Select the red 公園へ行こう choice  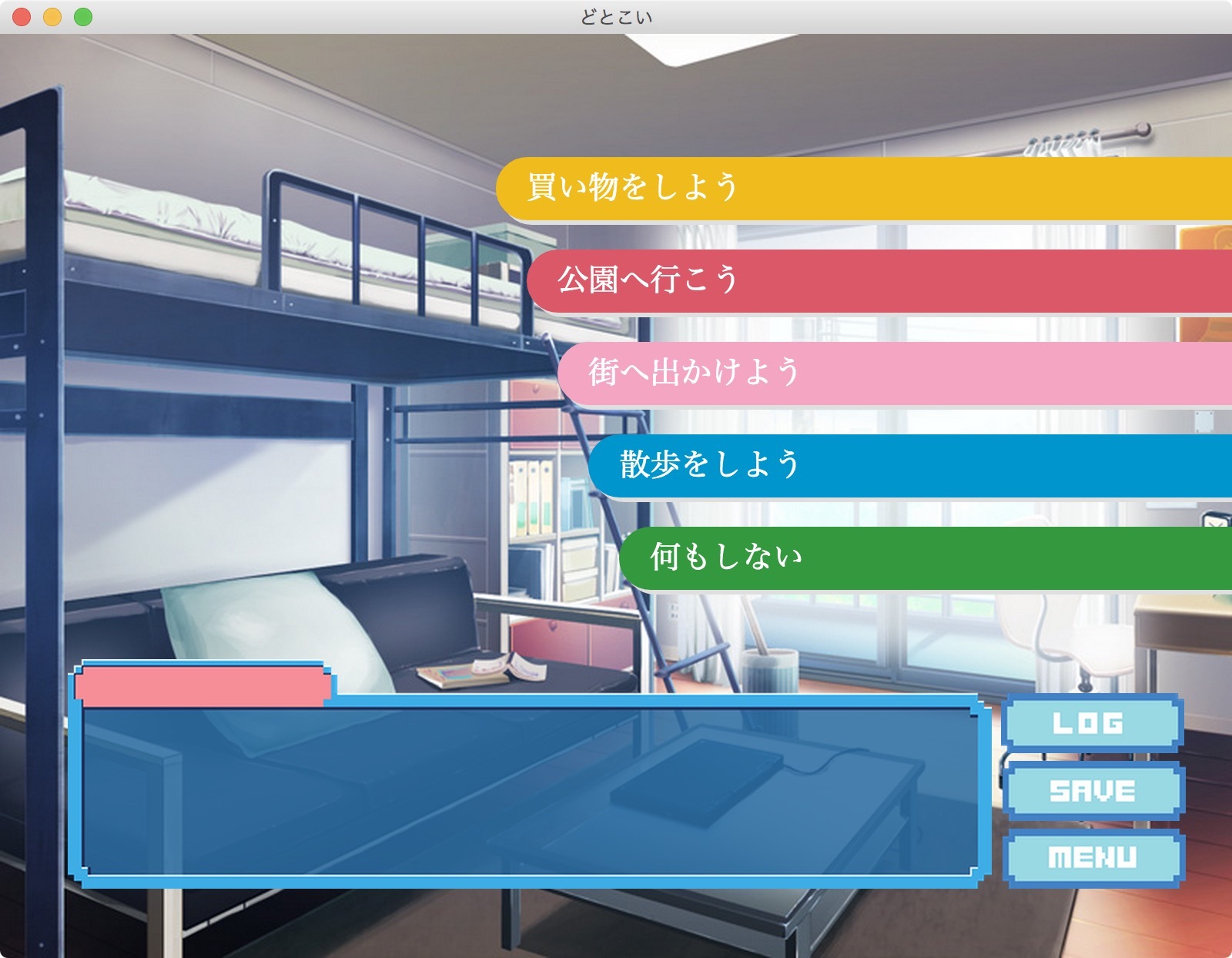(x=878, y=281)
